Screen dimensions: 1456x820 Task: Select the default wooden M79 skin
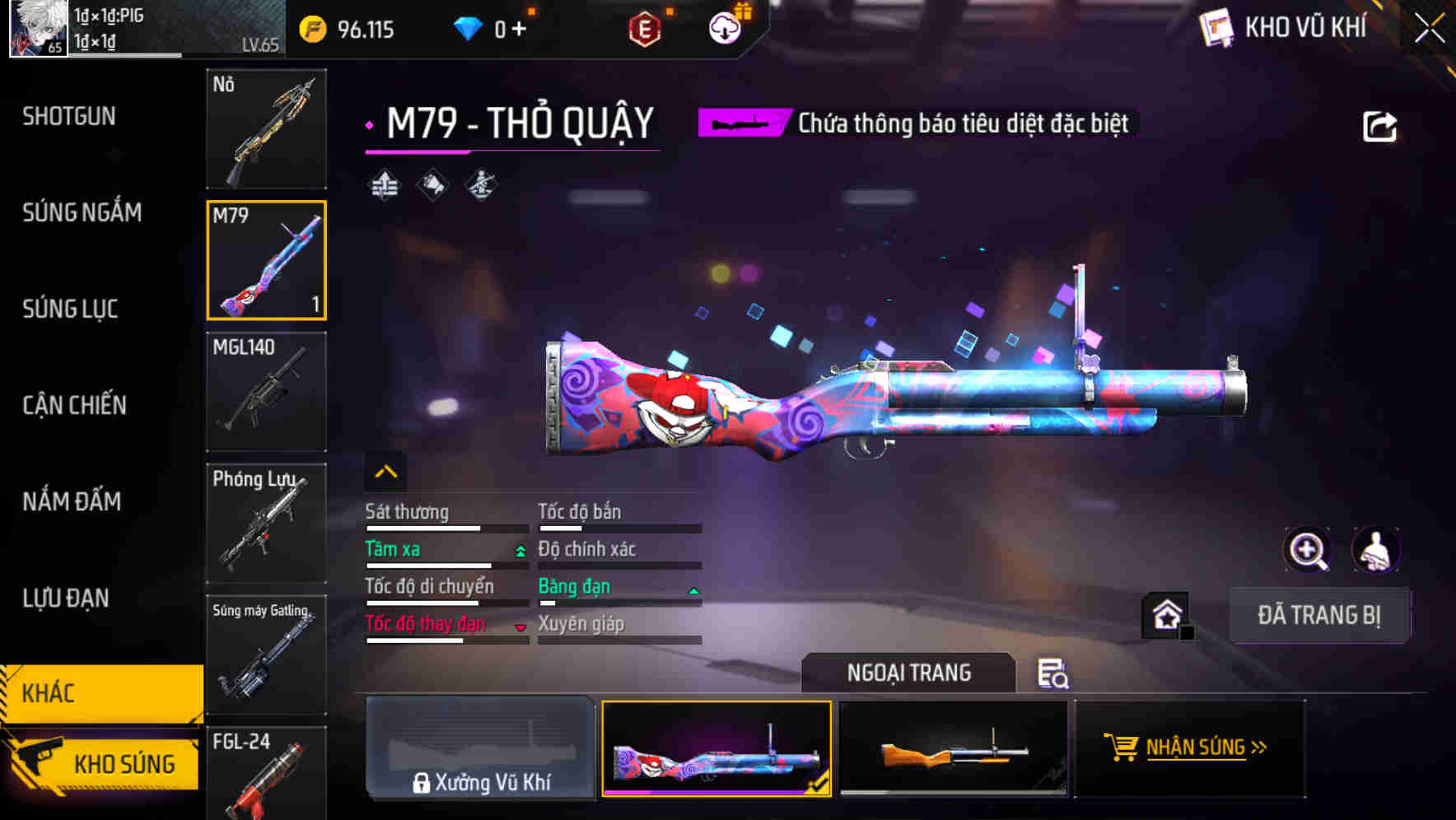point(953,749)
